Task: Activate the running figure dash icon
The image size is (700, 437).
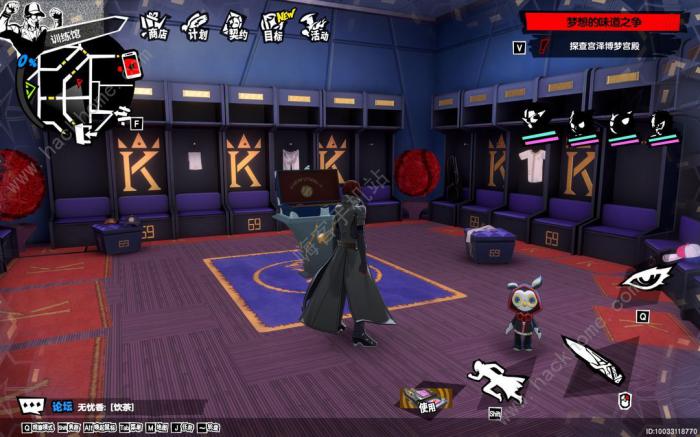Action: 497,380
